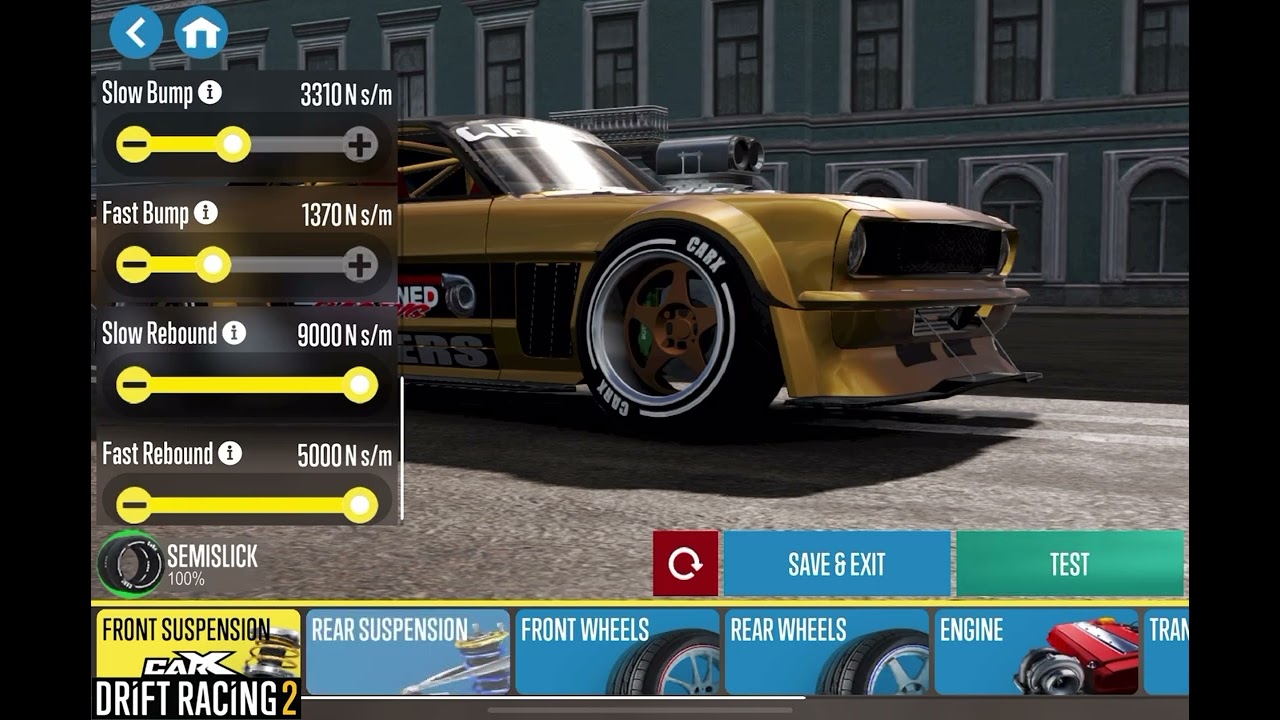This screenshot has height=720, width=1280.
Task: Choose the Engine tab
Action: 1035,651
